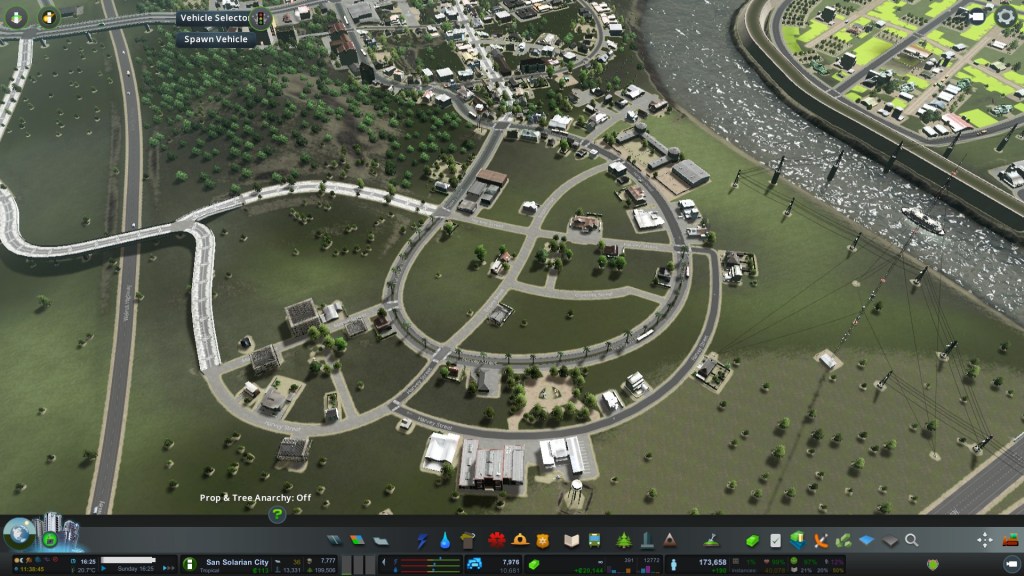Screen dimensions: 1024x576
Task: Open the water droplet services menu
Action: click(x=446, y=540)
